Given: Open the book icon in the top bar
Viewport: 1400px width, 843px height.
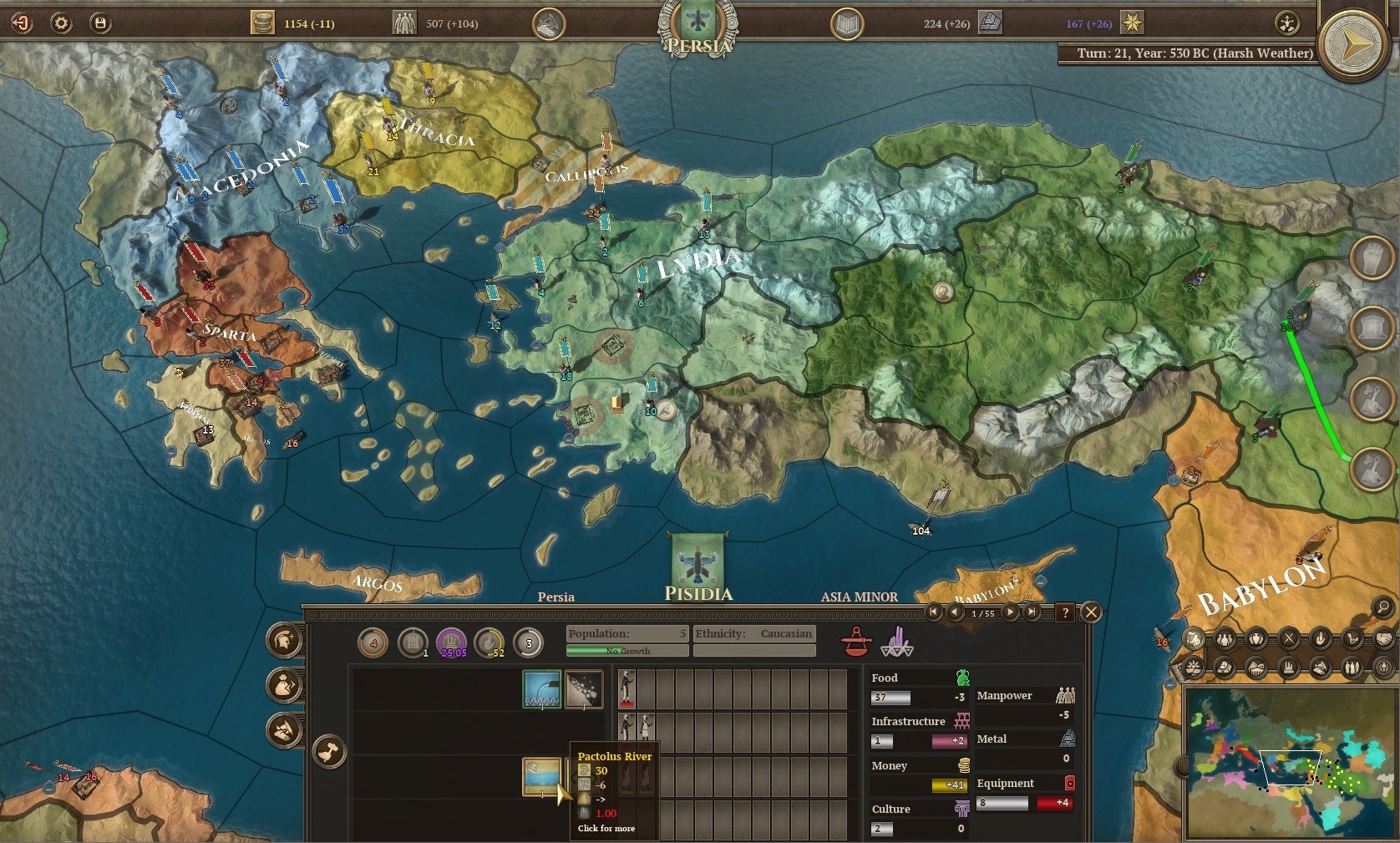Looking at the screenshot, I should tap(846, 23).
